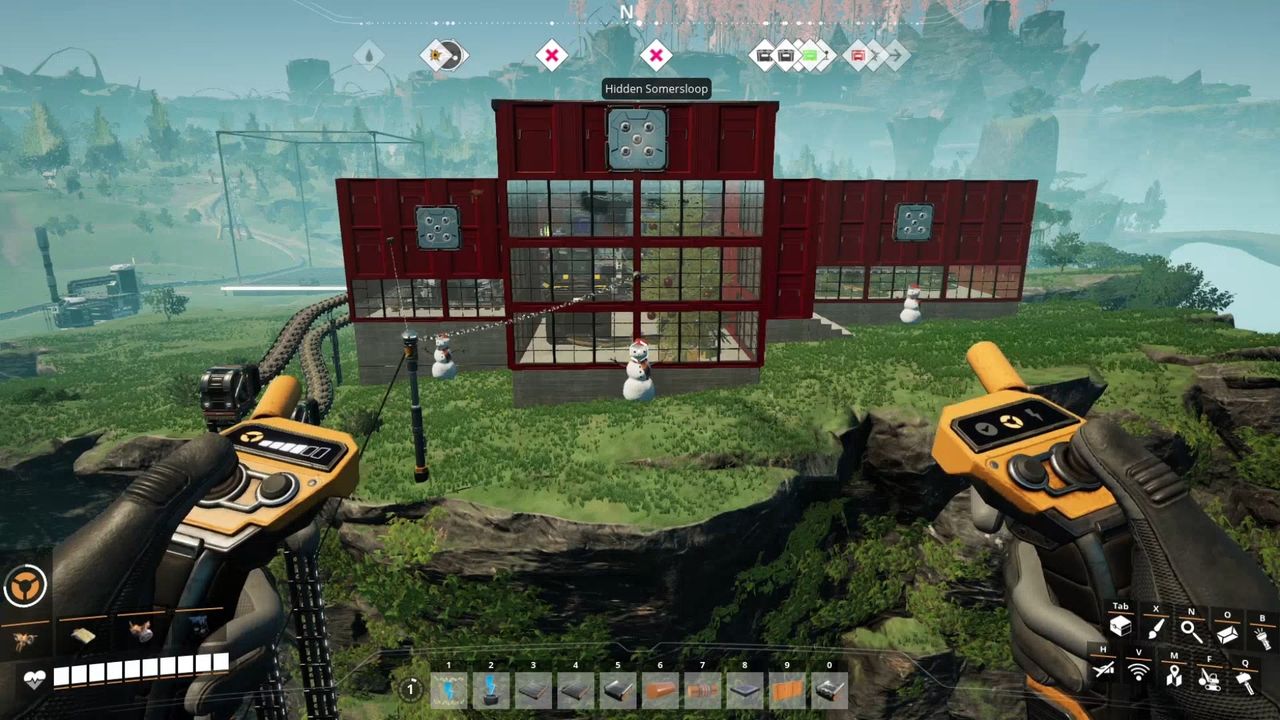Select the orange wall hotbar slot
The width and height of the screenshot is (1280, 720).
(x=787, y=688)
